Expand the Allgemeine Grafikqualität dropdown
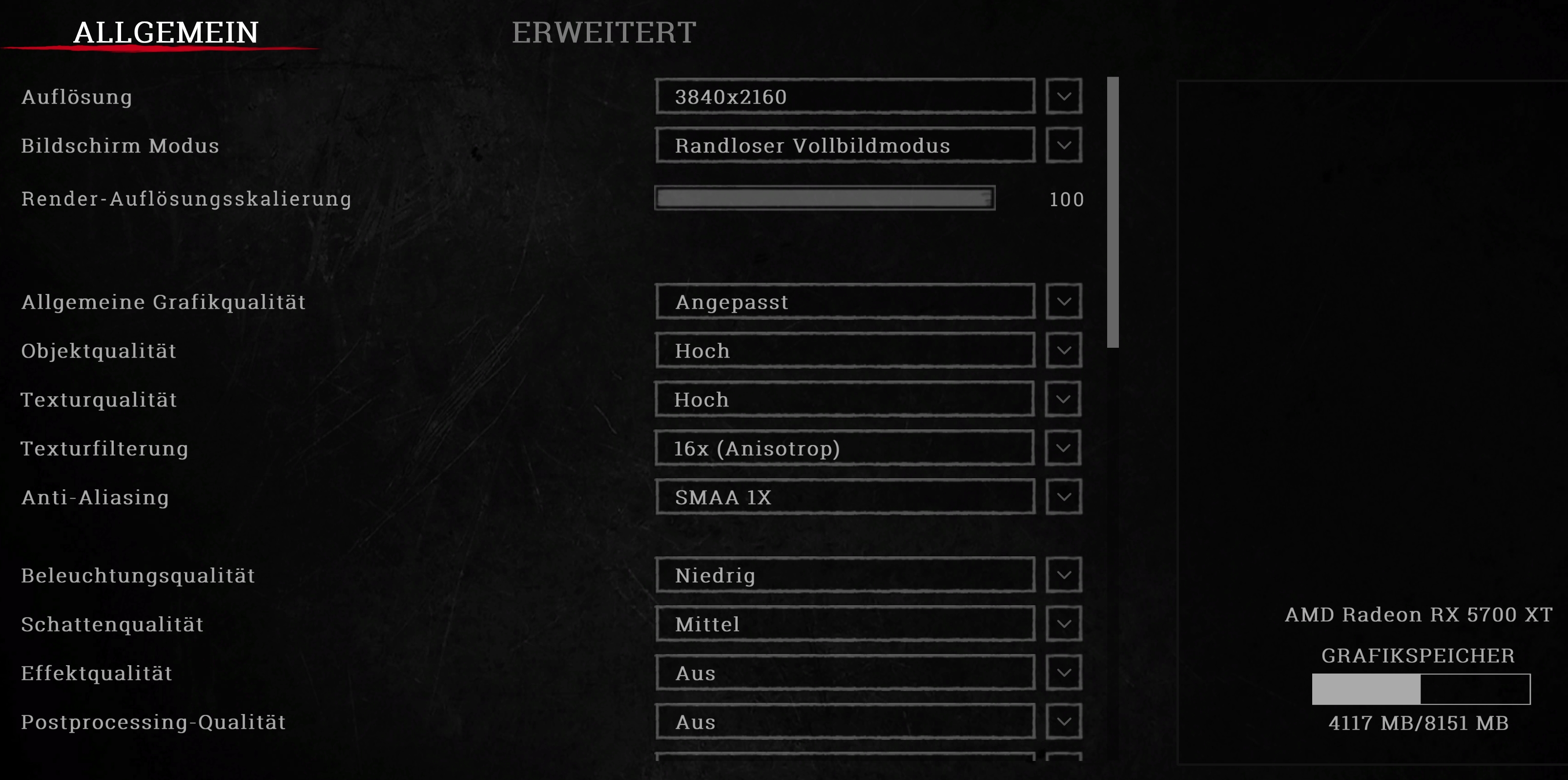The height and width of the screenshot is (780, 1568). (x=845, y=301)
